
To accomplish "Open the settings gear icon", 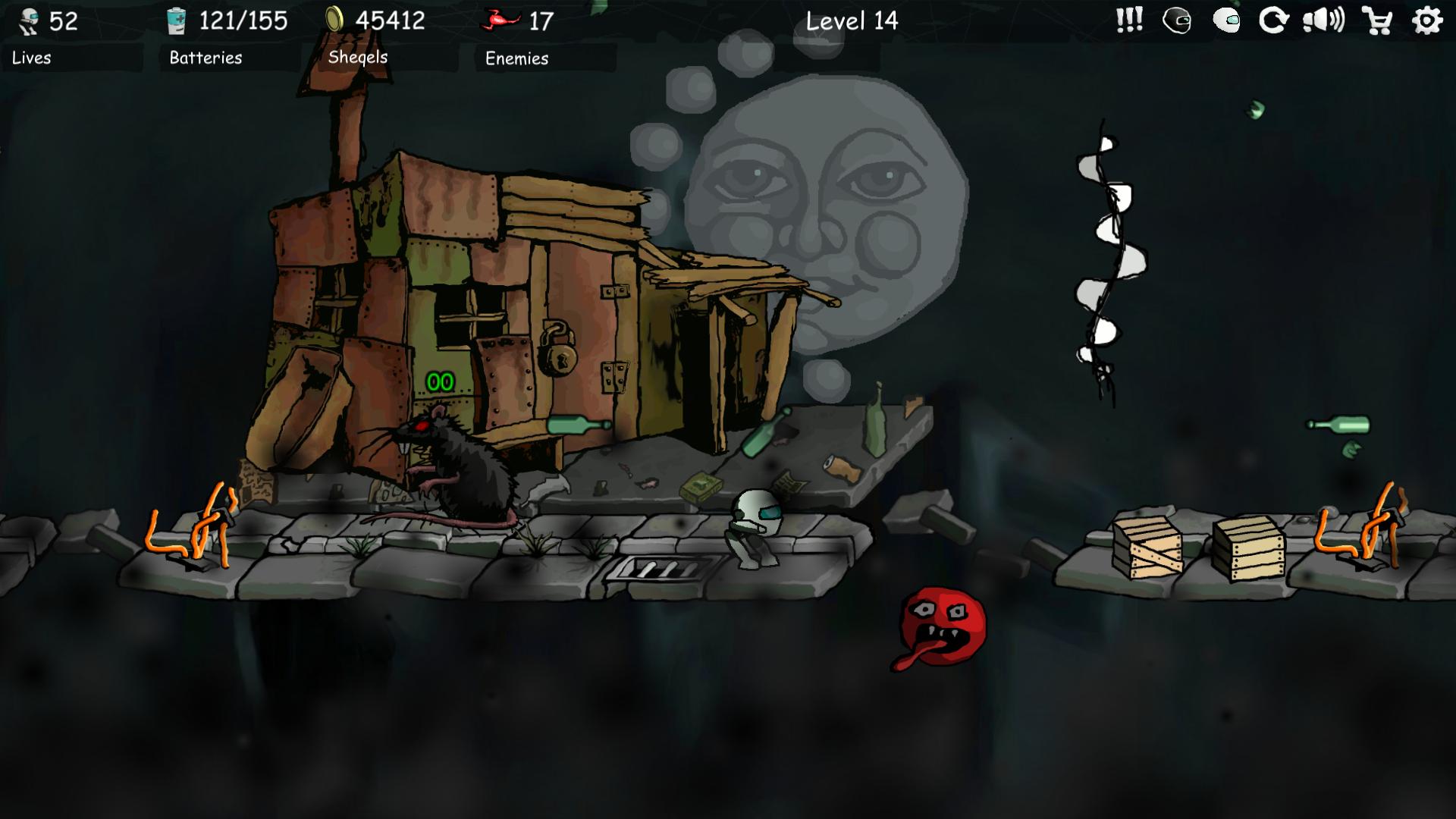I will click(1428, 21).
